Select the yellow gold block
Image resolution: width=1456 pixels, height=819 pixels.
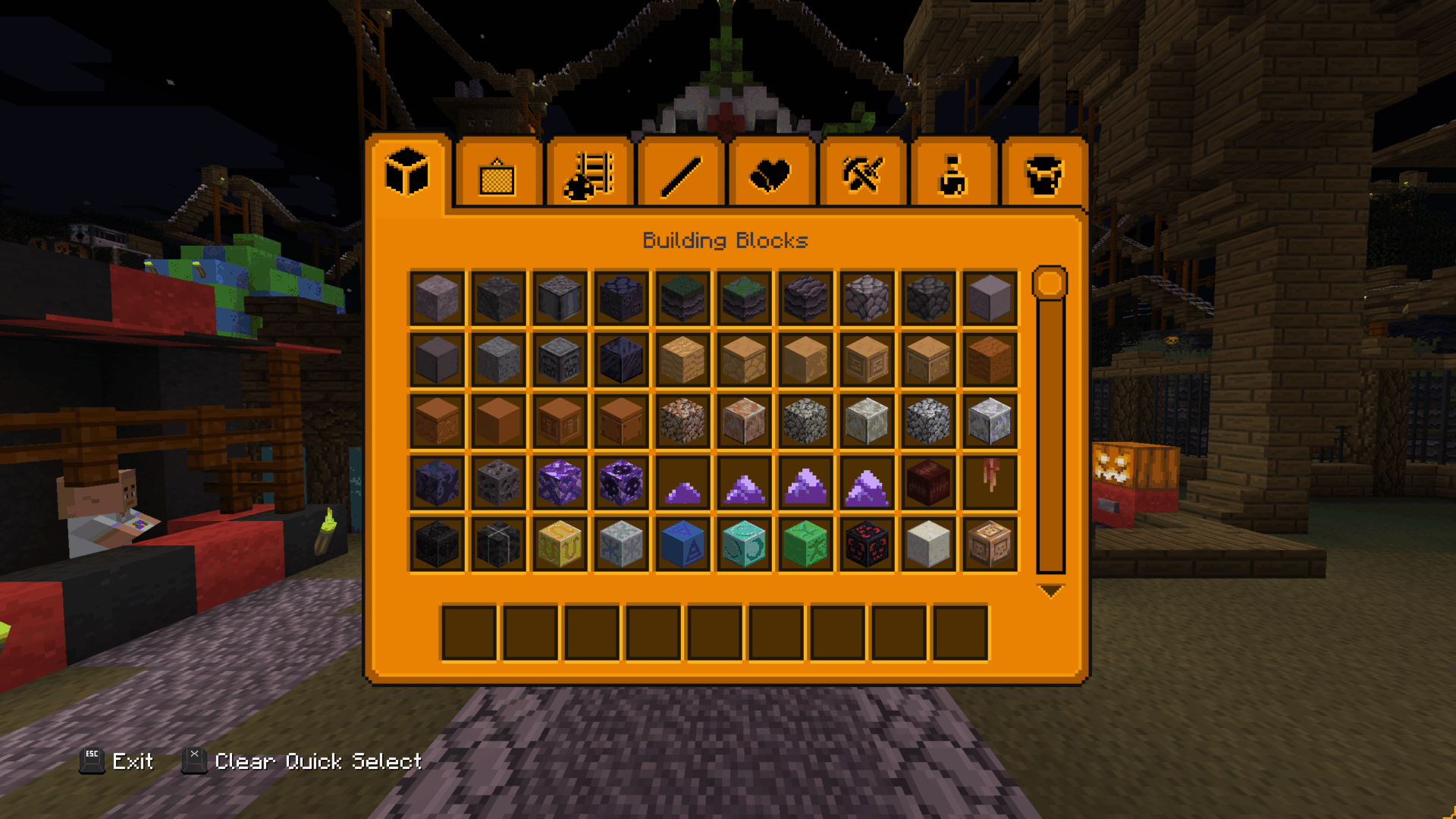pos(560,544)
